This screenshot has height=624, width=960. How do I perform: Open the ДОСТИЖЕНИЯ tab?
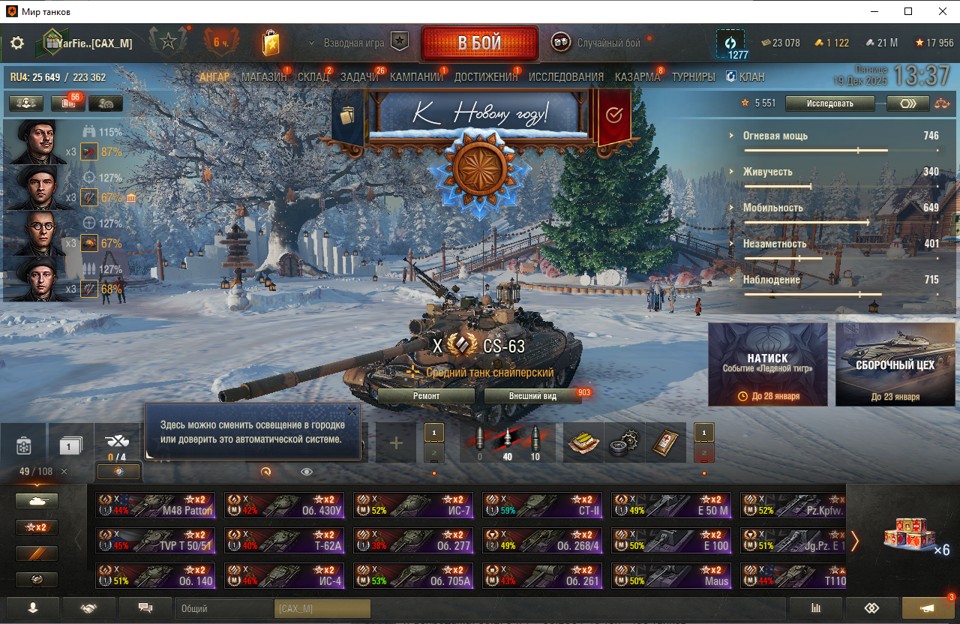click(485, 77)
